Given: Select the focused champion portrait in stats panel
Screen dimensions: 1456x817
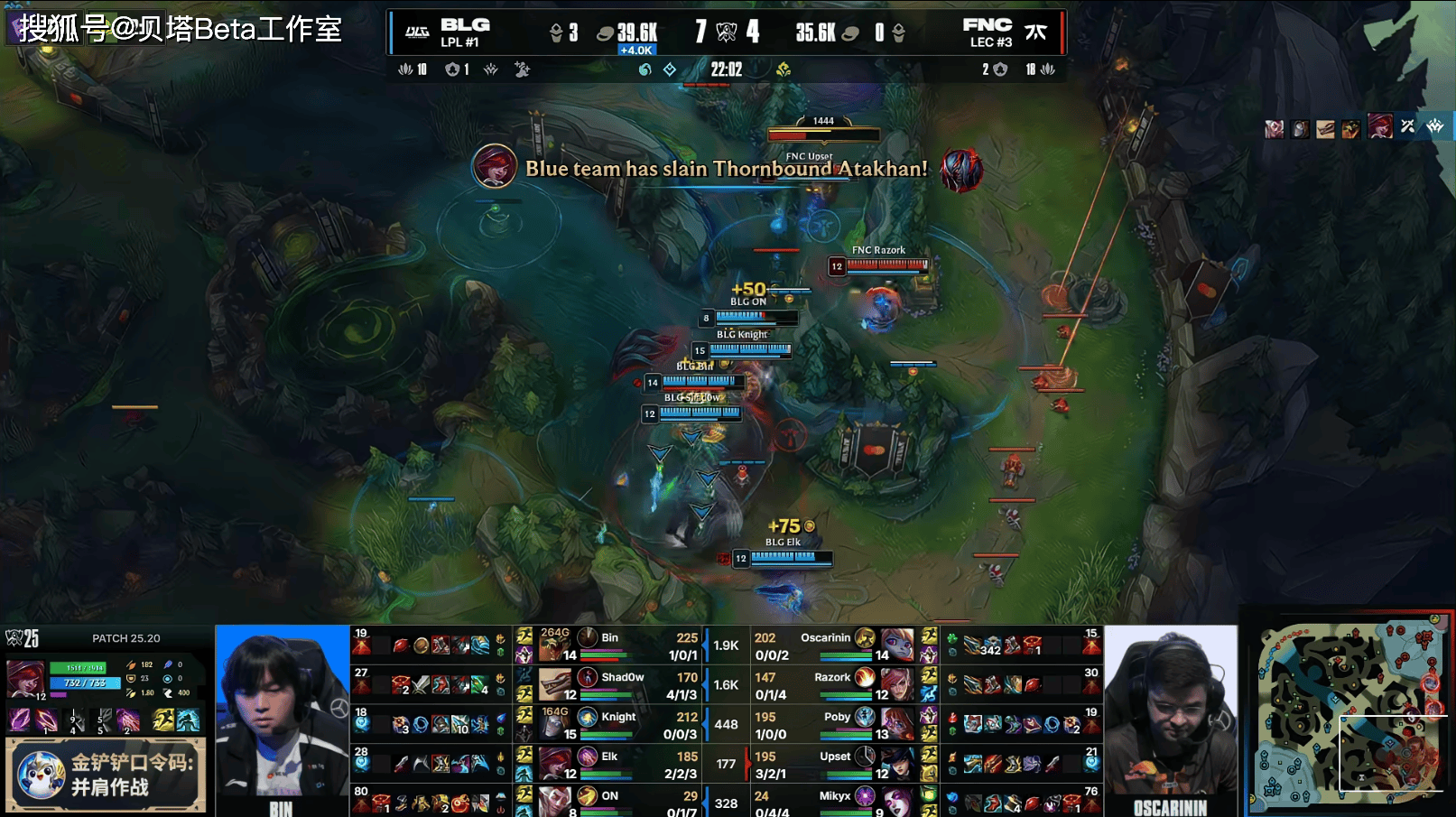Looking at the screenshot, I should click(x=25, y=679).
